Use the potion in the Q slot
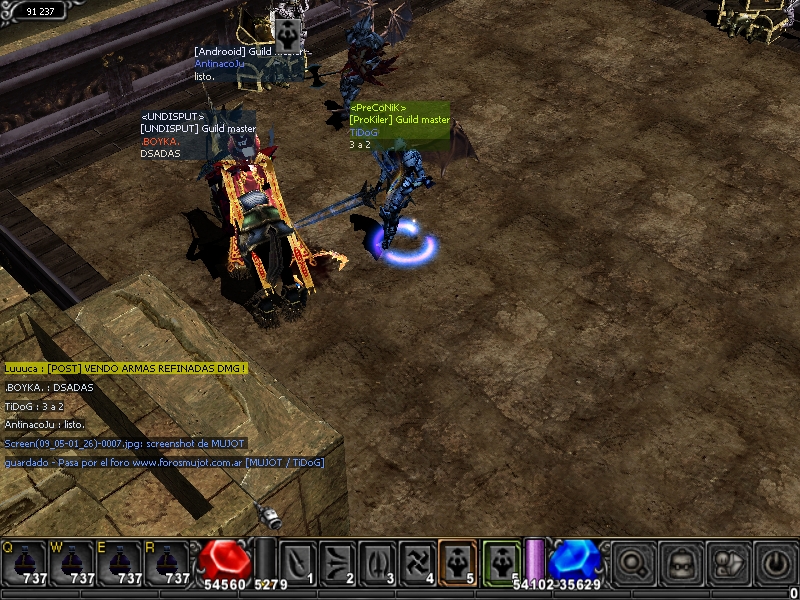The width and height of the screenshot is (800, 600). pos(23,563)
